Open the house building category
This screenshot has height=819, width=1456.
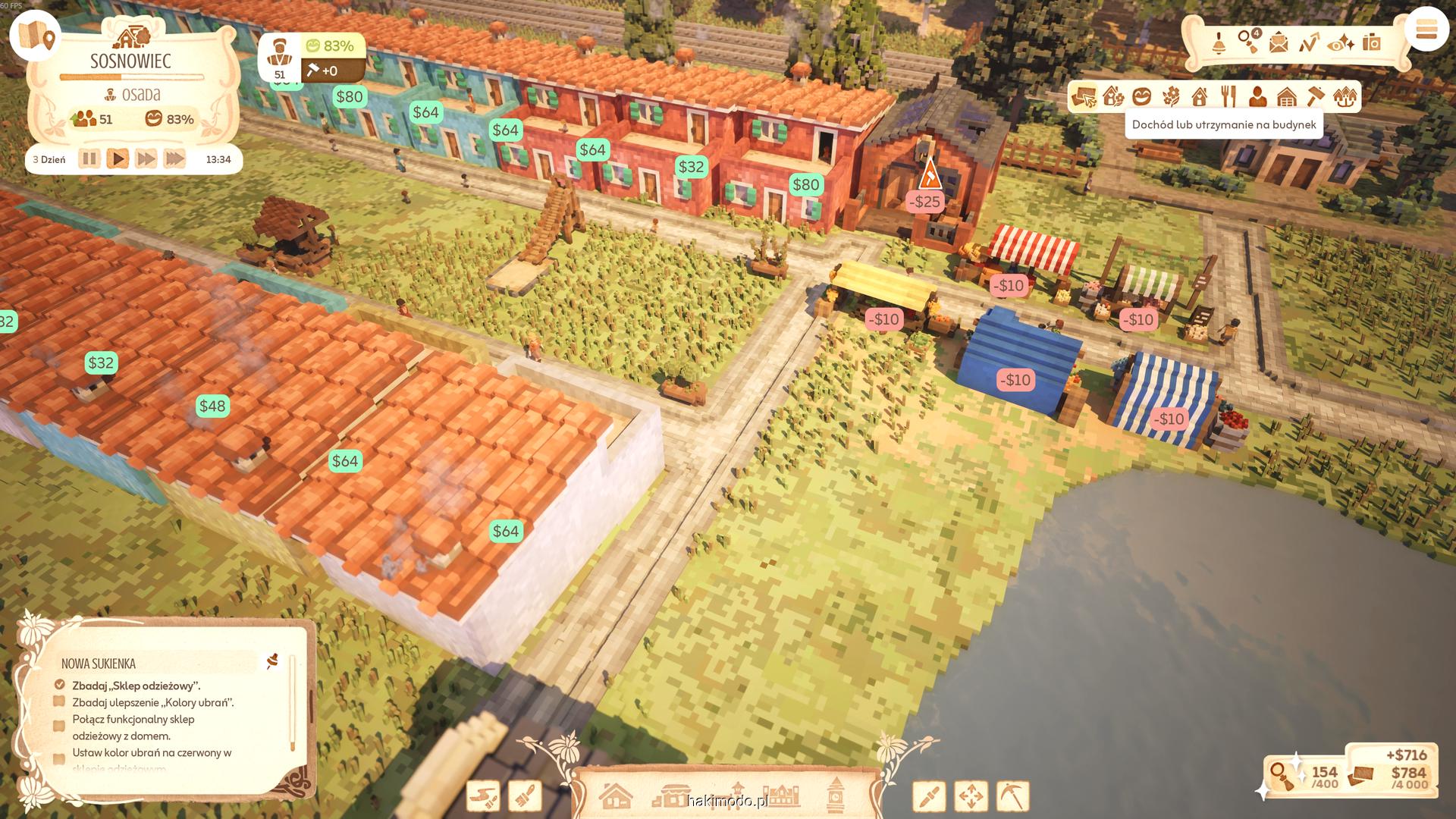pyautogui.click(x=615, y=796)
